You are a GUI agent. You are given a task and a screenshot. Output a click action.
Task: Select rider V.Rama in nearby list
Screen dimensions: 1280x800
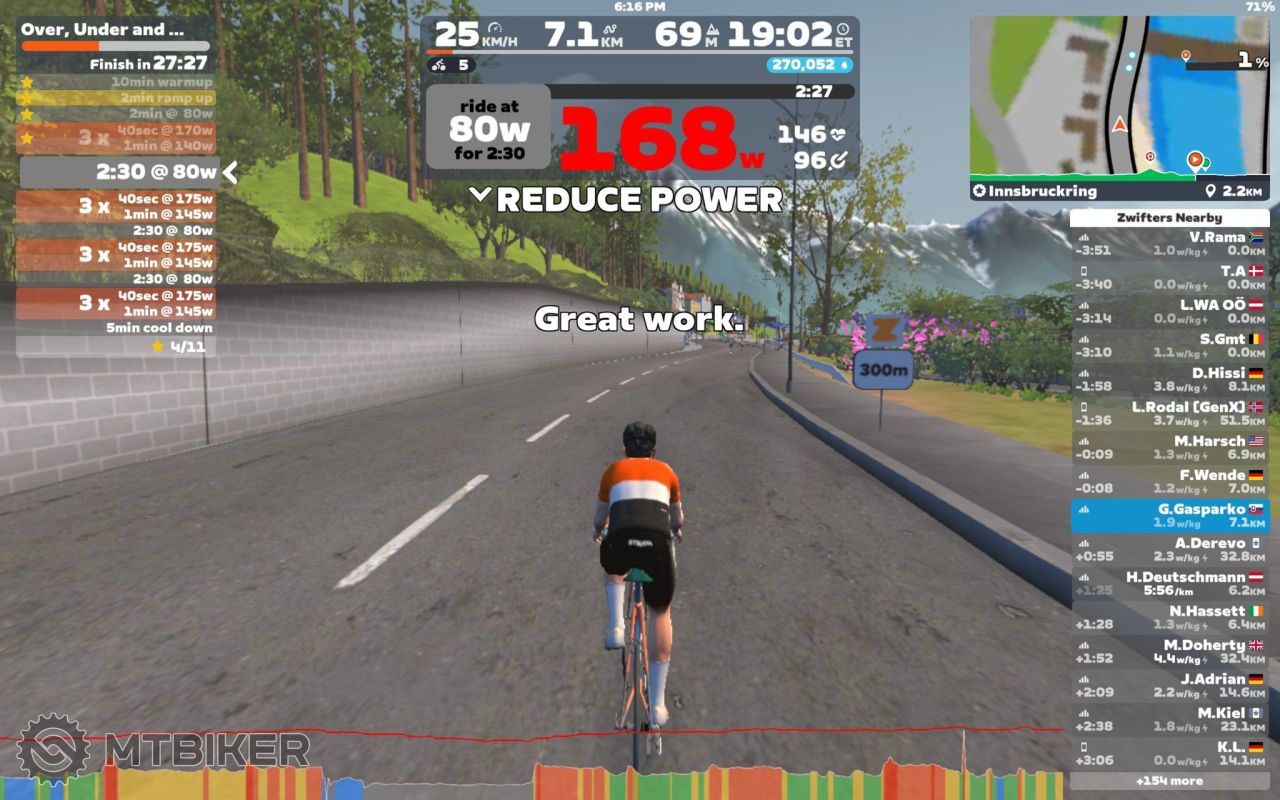(1169, 243)
